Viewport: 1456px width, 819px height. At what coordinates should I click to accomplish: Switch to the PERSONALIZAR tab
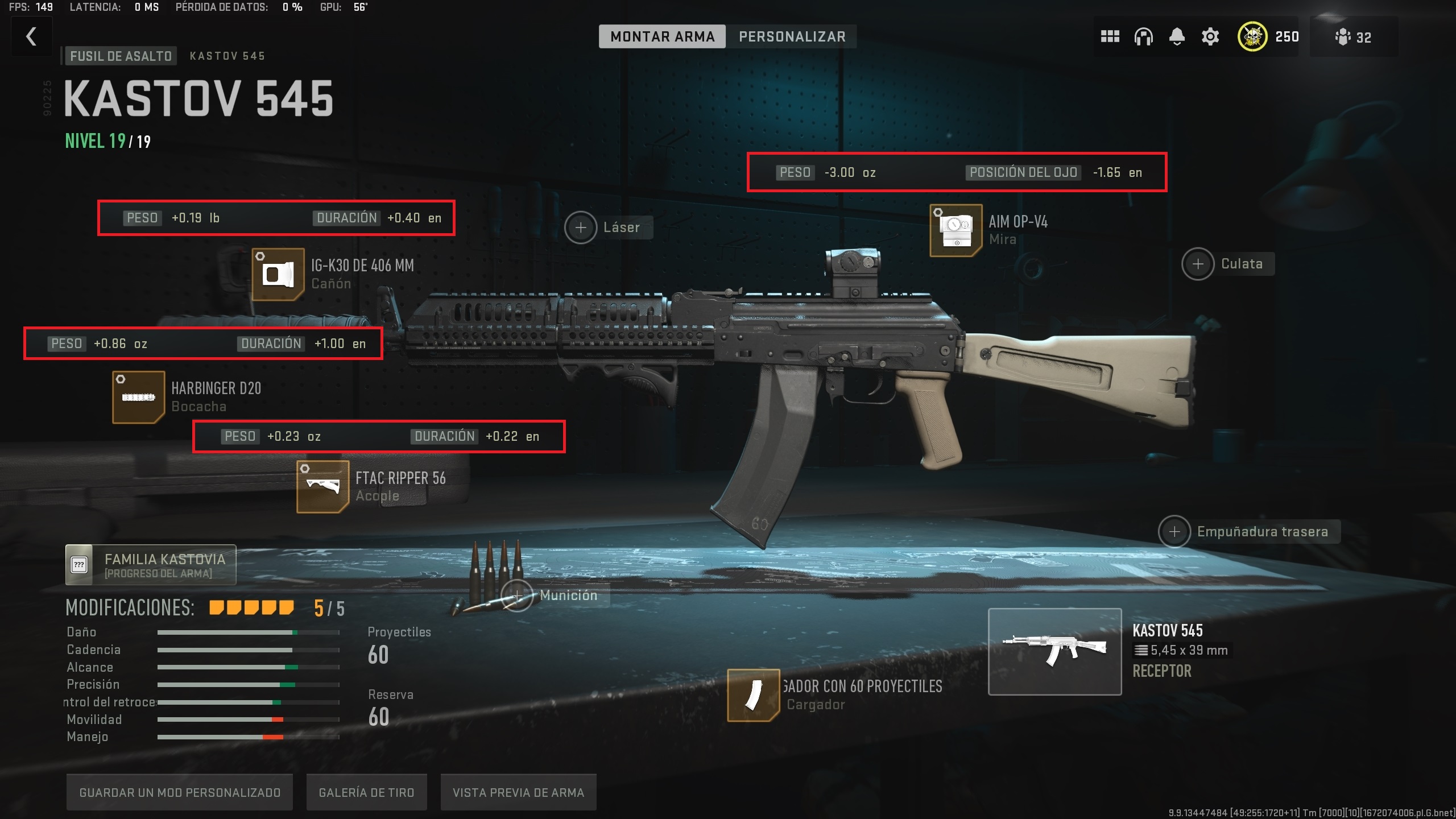792,36
